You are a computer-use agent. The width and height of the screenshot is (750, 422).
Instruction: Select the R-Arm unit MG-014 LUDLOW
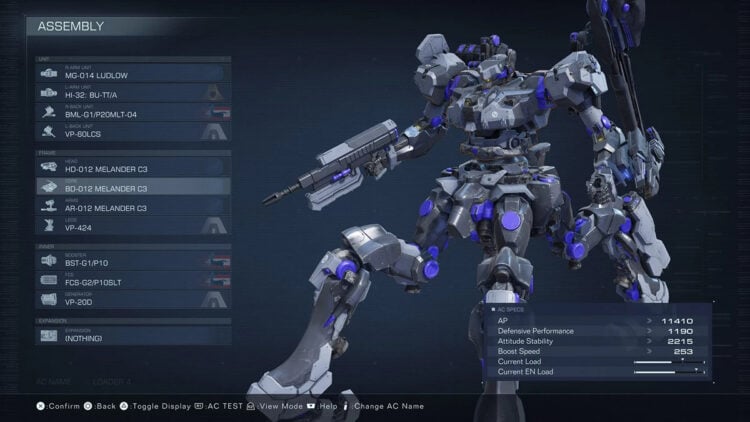tap(130, 73)
